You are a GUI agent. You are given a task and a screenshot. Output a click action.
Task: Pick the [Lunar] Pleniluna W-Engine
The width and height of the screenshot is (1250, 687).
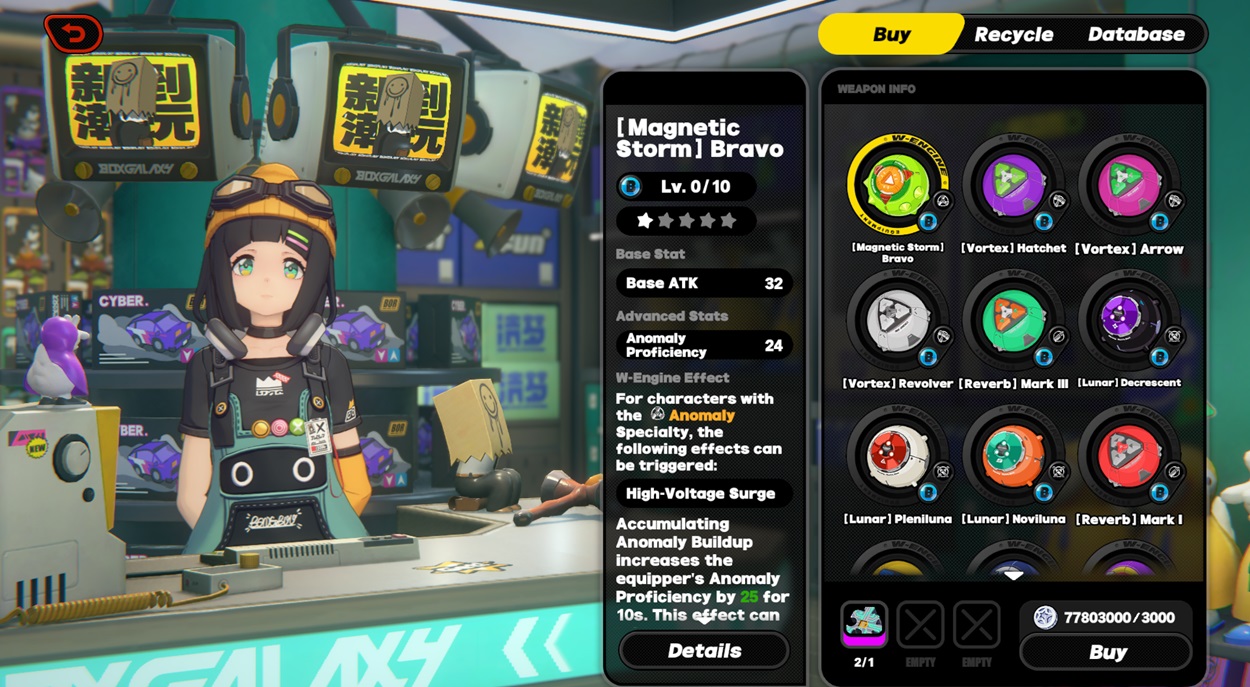point(897,457)
